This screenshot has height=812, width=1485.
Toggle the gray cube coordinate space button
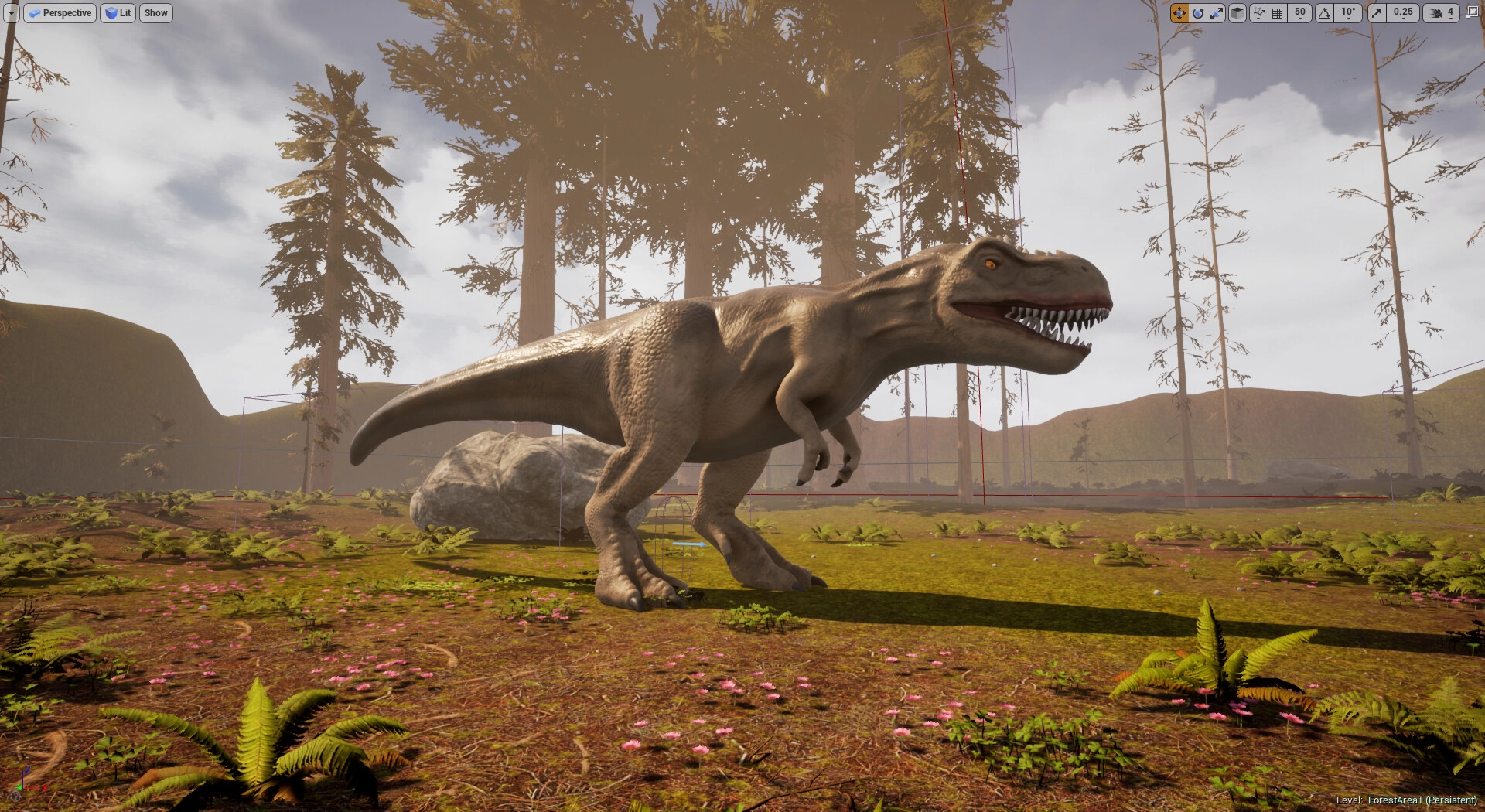tap(1237, 13)
